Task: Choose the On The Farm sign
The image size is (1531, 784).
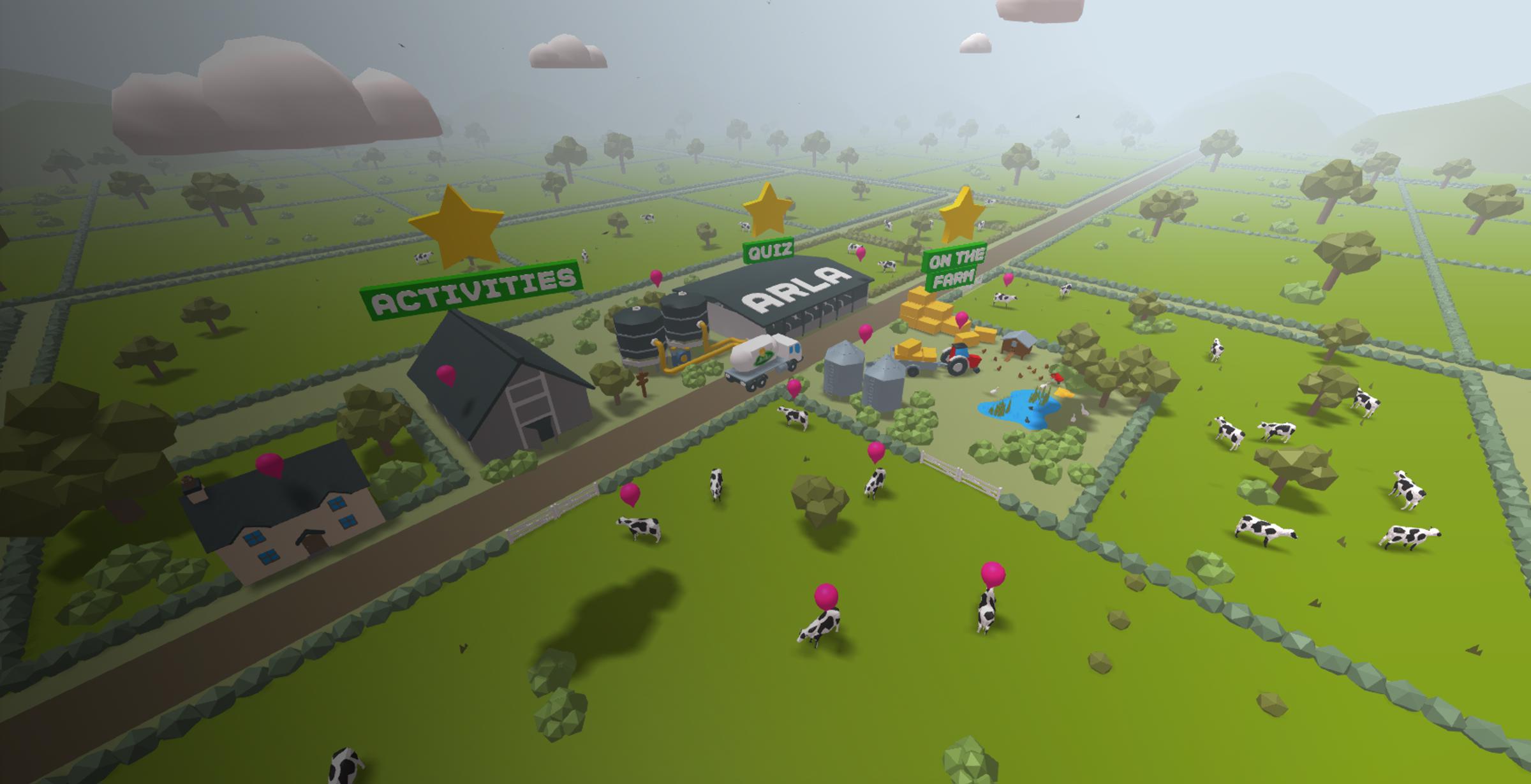Action: [954, 267]
